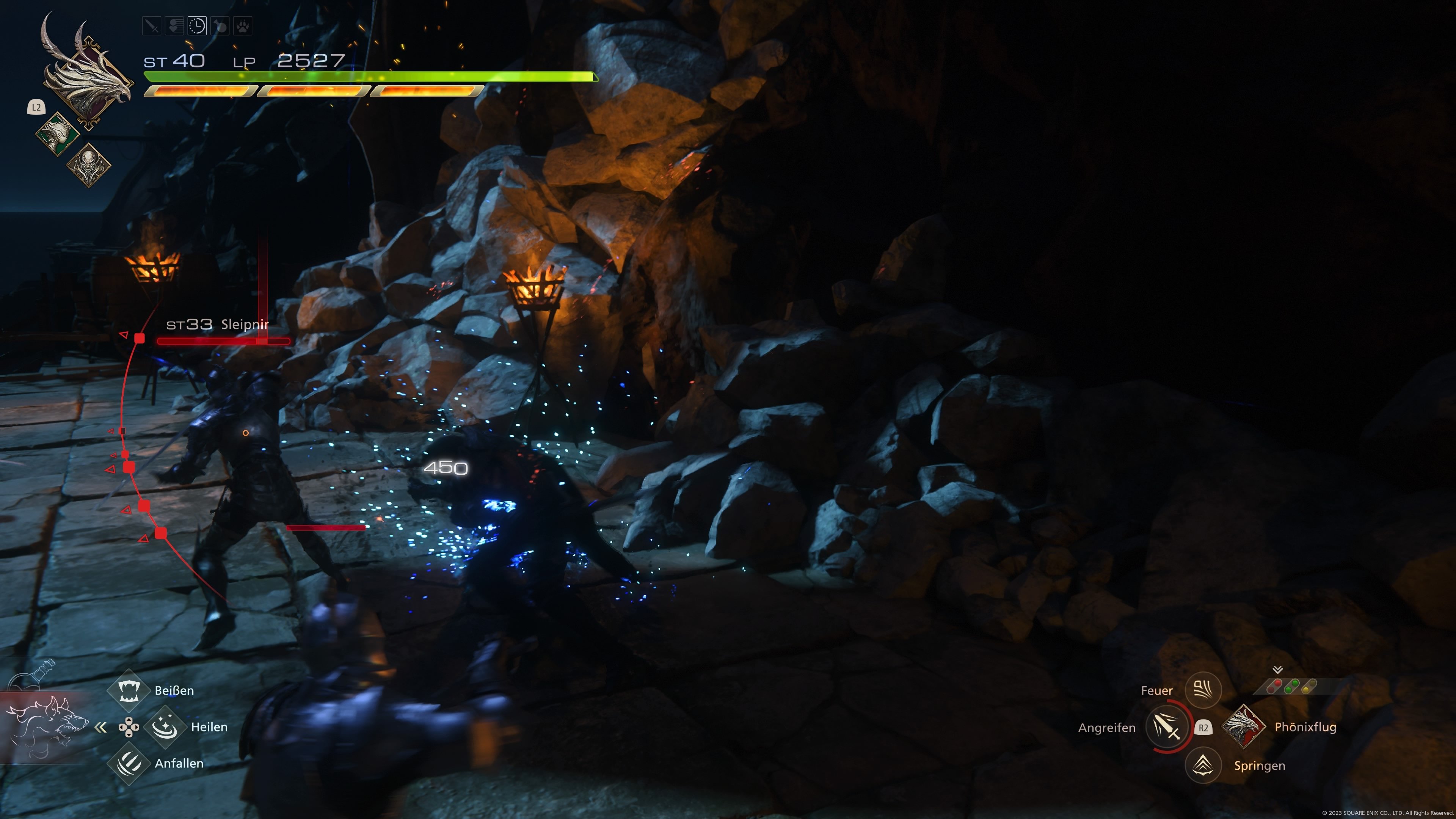The image size is (1456, 819).
Task: Click the red ability cooldown indicator
Action: [x=1274, y=687]
